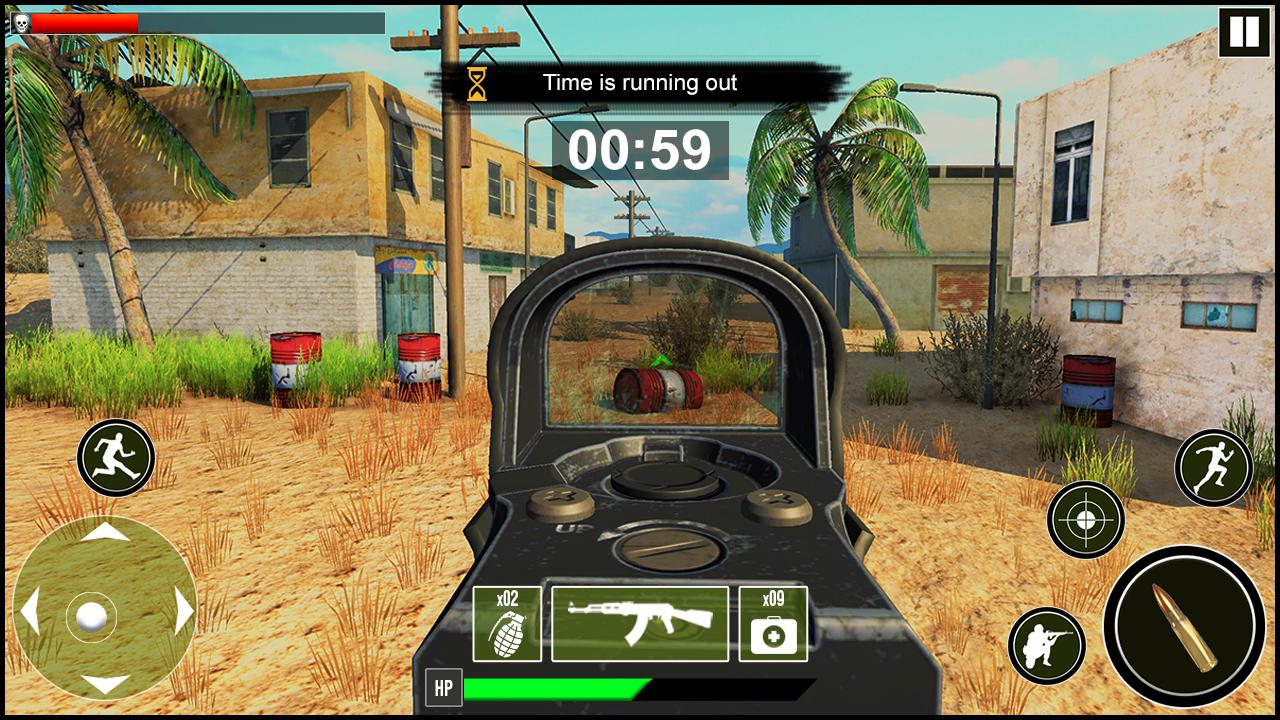Screen dimensions: 1280x720
Task: Tap the left arrow on the movement pad
Action: [30, 610]
